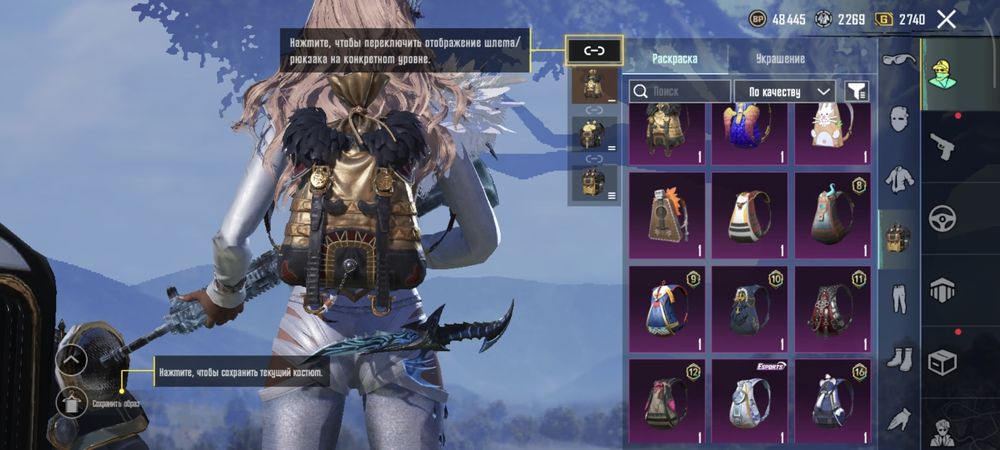Open the pistol weapon skins section
Viewport: 1000px width, 450px height.
pyautogui.click(x=943, y=148)
